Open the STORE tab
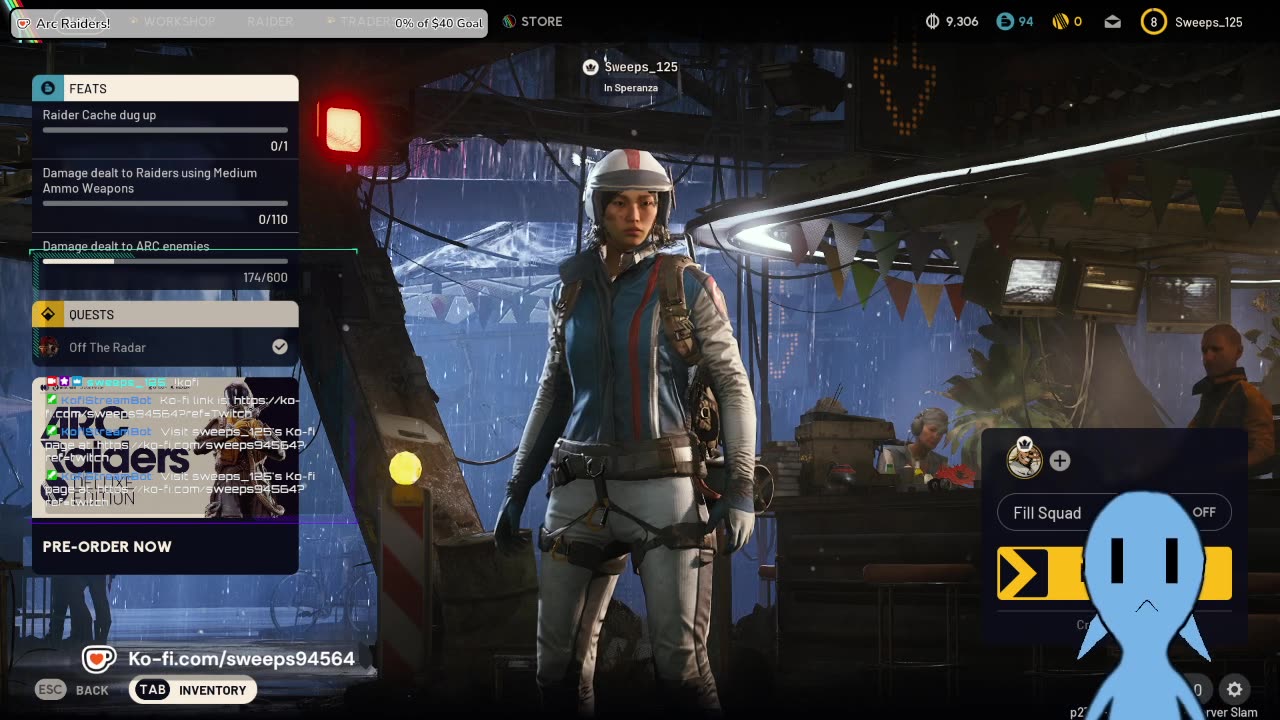The height and width of the screenshot is (720, 1280). tap(532, 21)
